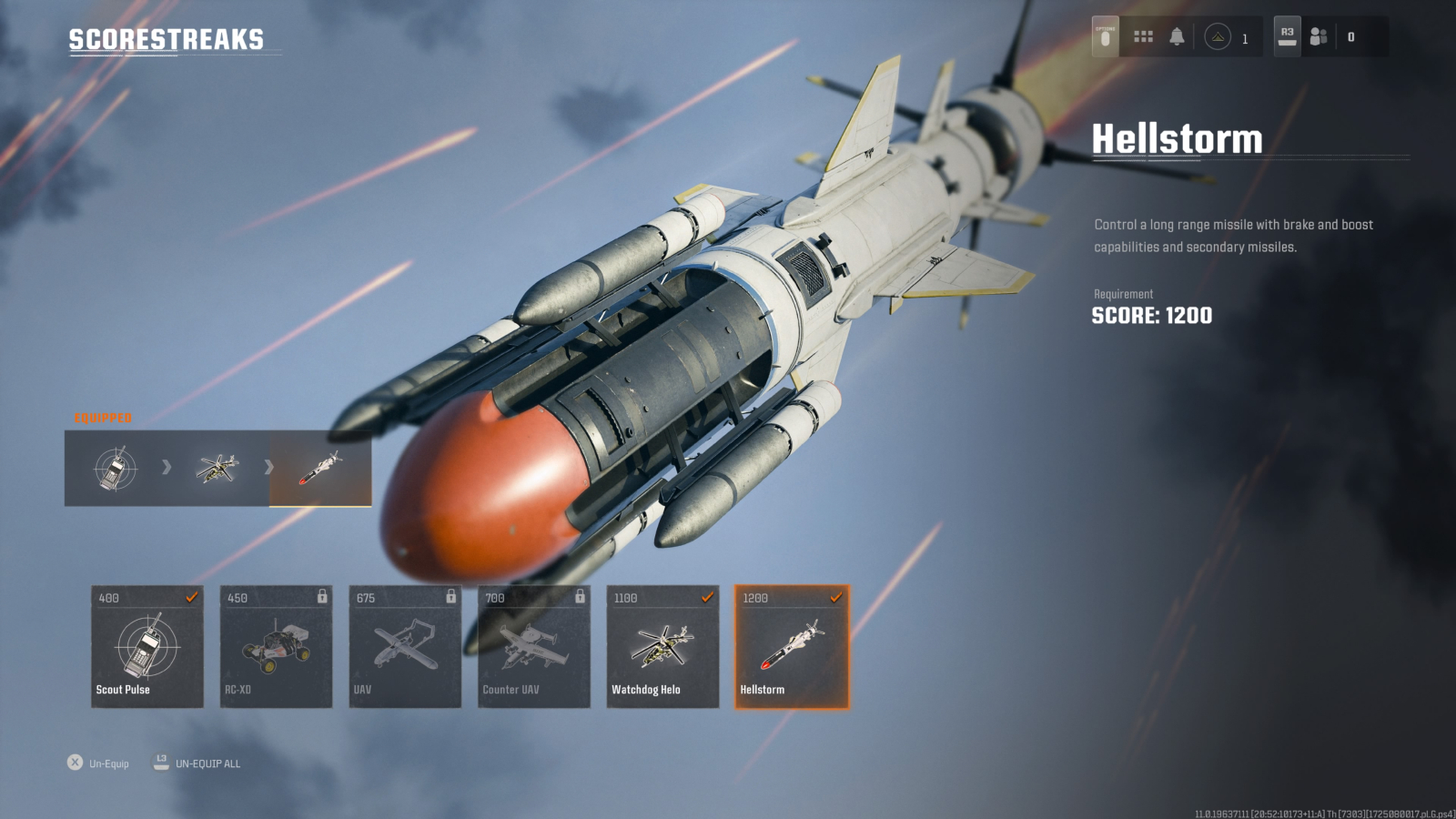Viewport: 1456px width, 819px height.
Task: Click the chevron between Scout Pulse and Watchdog Helo
Action: [165, 468]
